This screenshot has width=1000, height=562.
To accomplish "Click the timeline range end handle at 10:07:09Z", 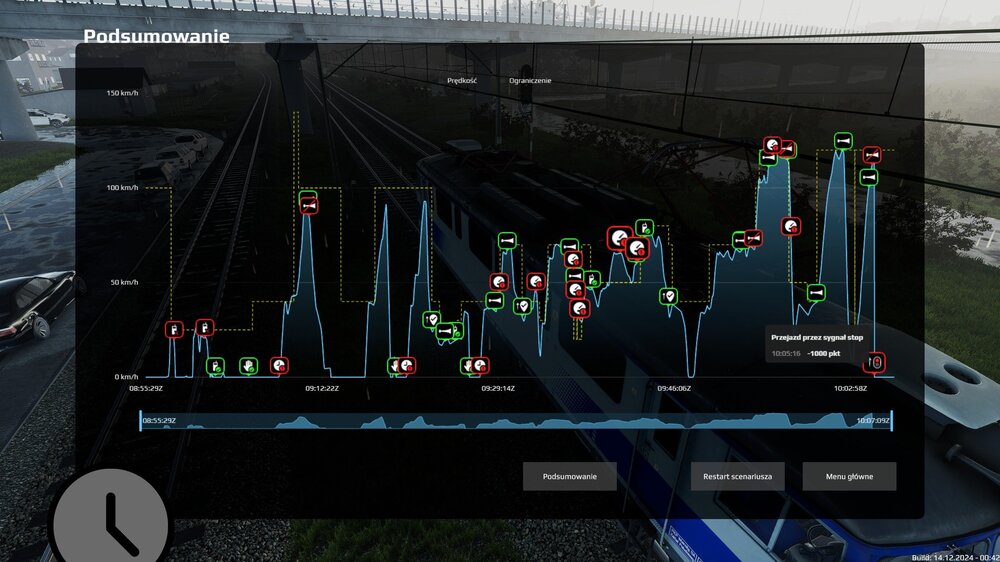I will 891,421.
